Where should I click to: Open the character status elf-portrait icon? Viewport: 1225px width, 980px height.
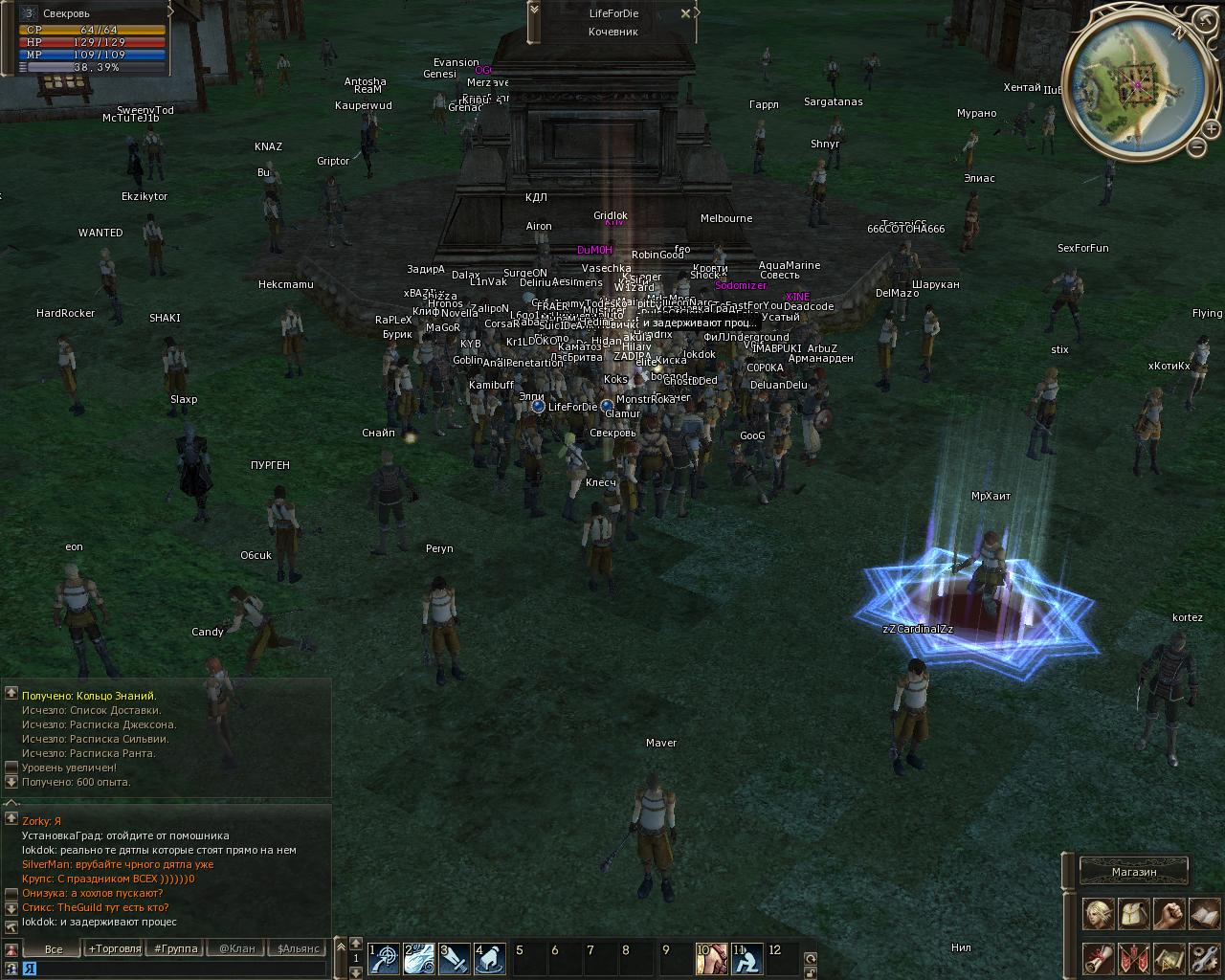click(1098, 914)
